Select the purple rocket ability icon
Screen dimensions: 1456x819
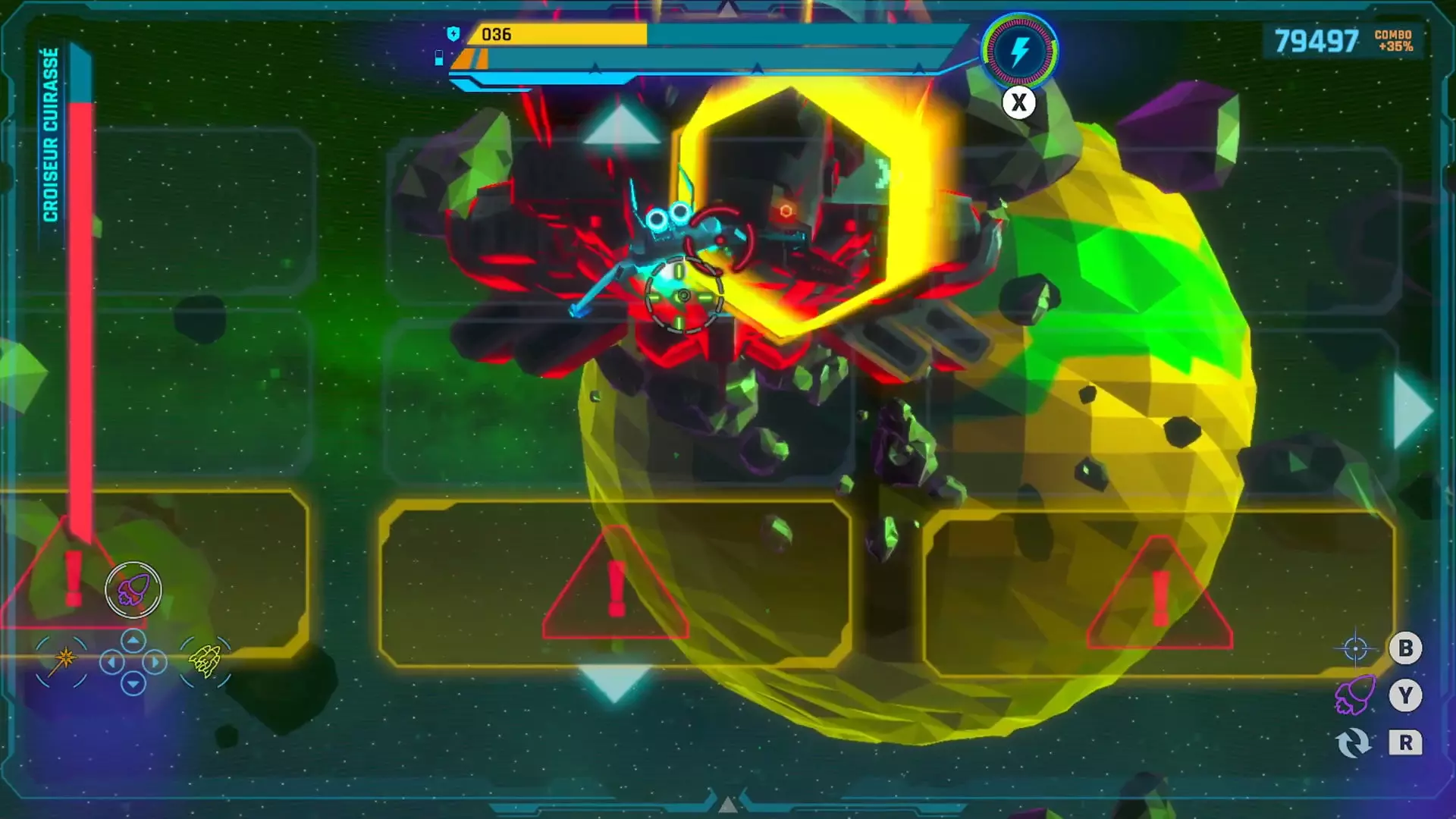tap(135, 591)
